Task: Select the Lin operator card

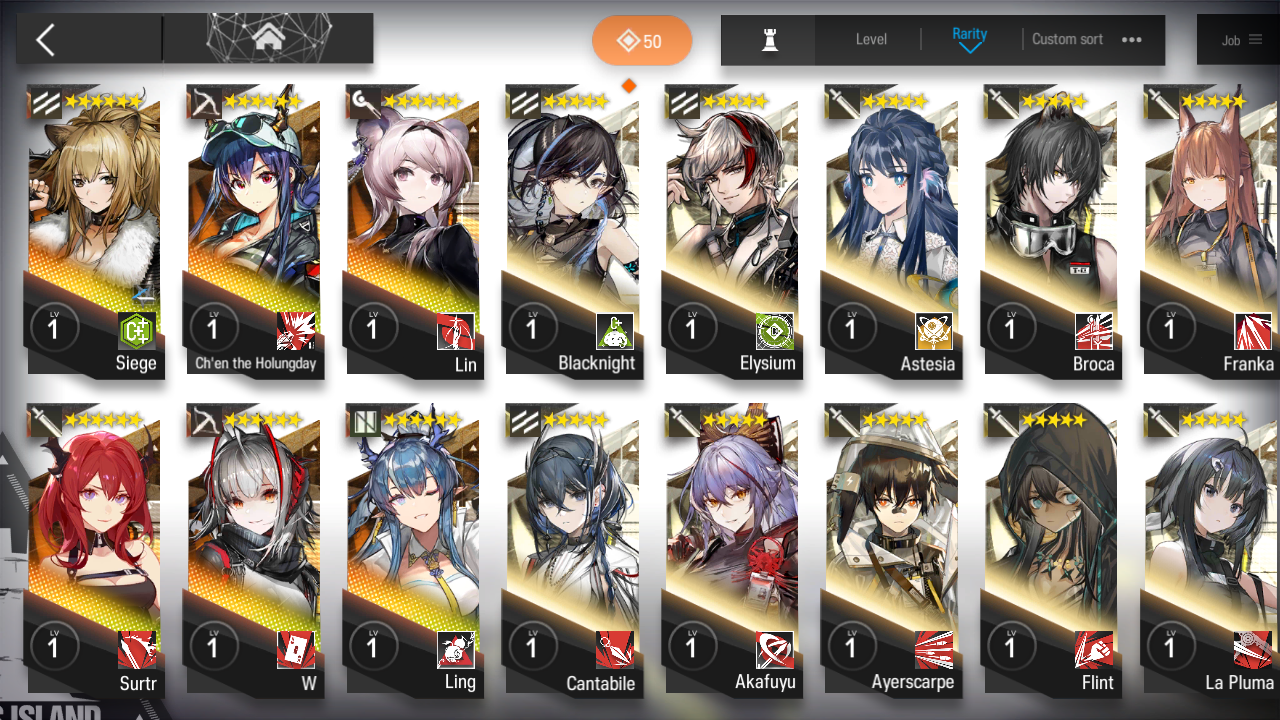Action: pyautogui.click(x=413, y=230)
